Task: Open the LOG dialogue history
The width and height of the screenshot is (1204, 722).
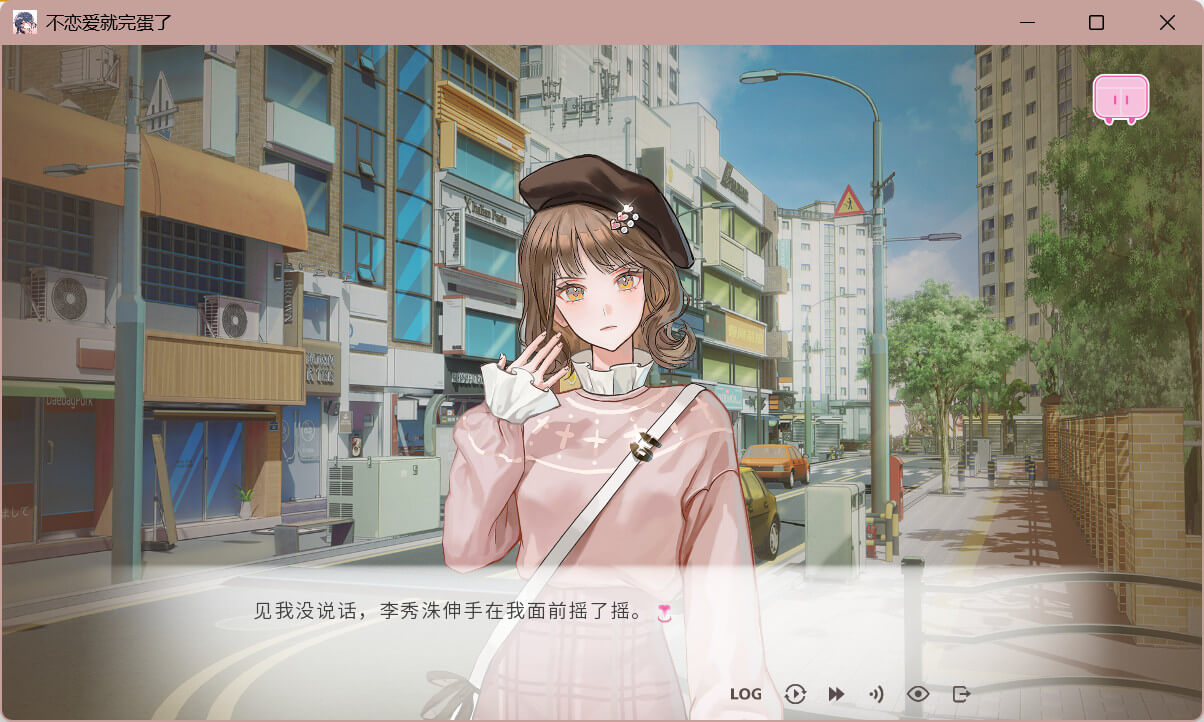Action: (x=745, y=694)
